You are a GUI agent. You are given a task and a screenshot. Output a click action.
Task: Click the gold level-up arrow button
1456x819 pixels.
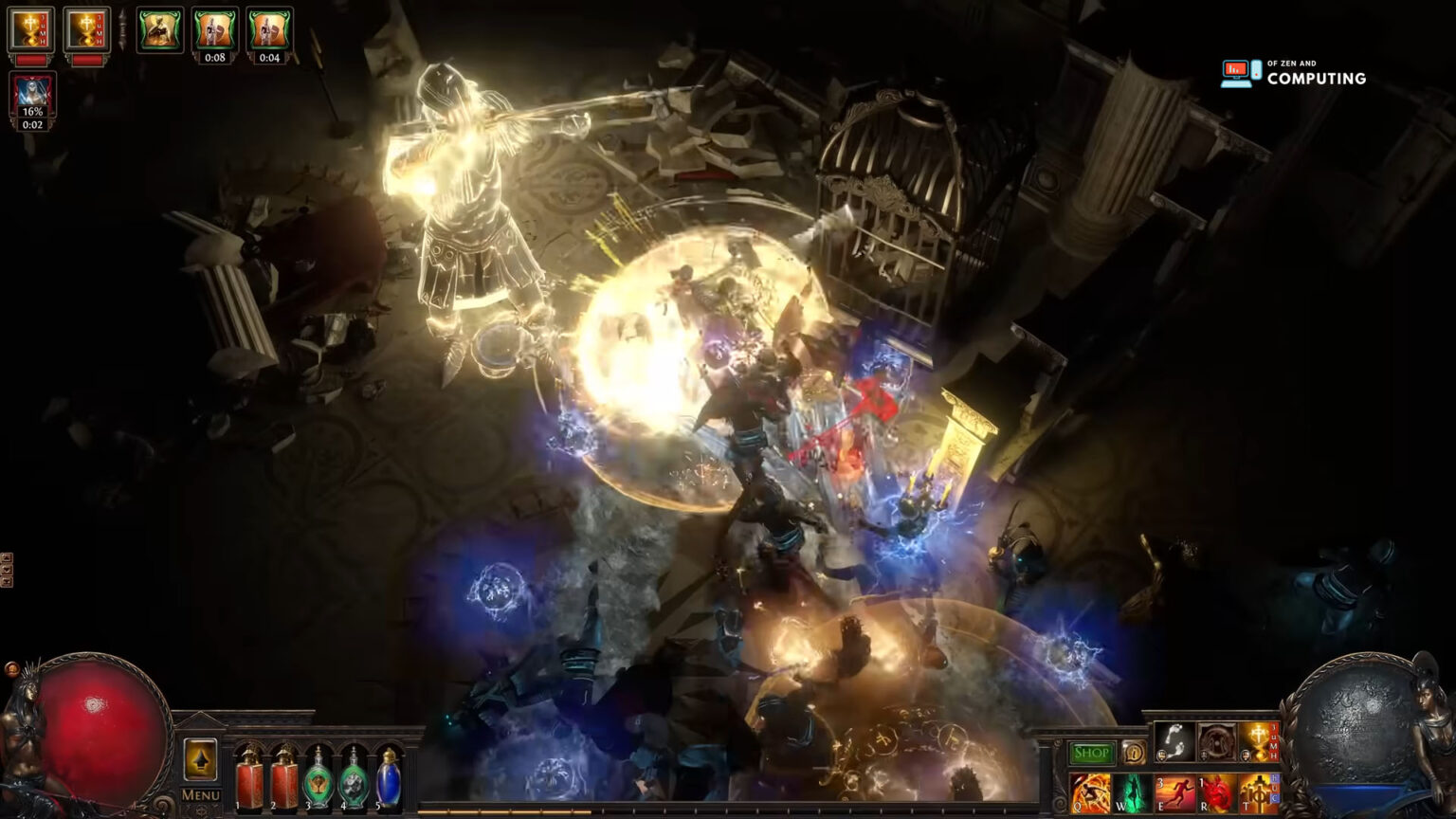tap(200, 760)
